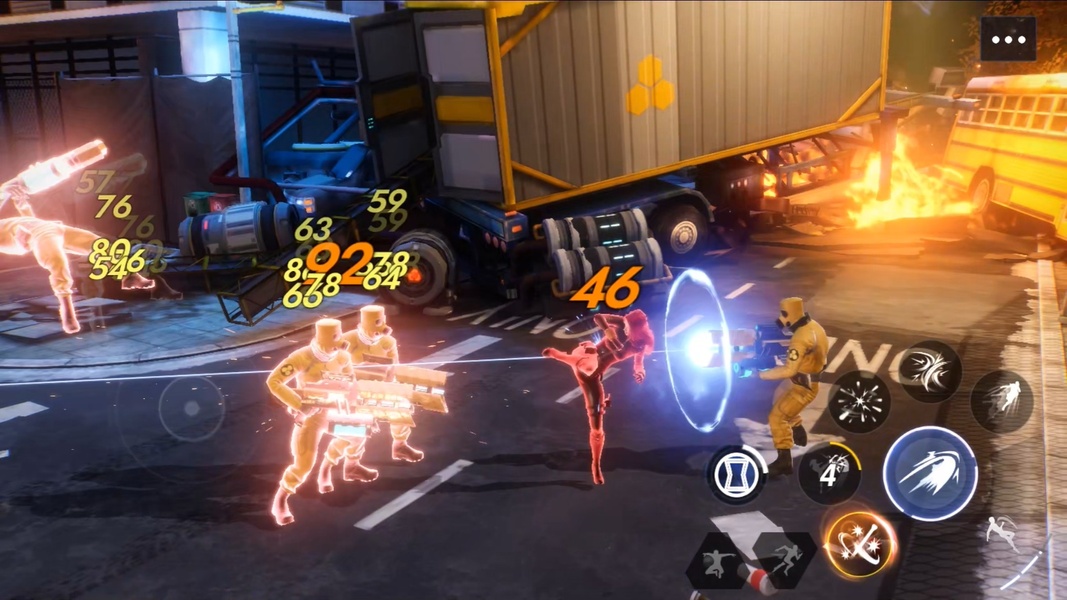Touch the virtual movement joystick
Viewport: 1067px width, 600px height.
(191, 409)
